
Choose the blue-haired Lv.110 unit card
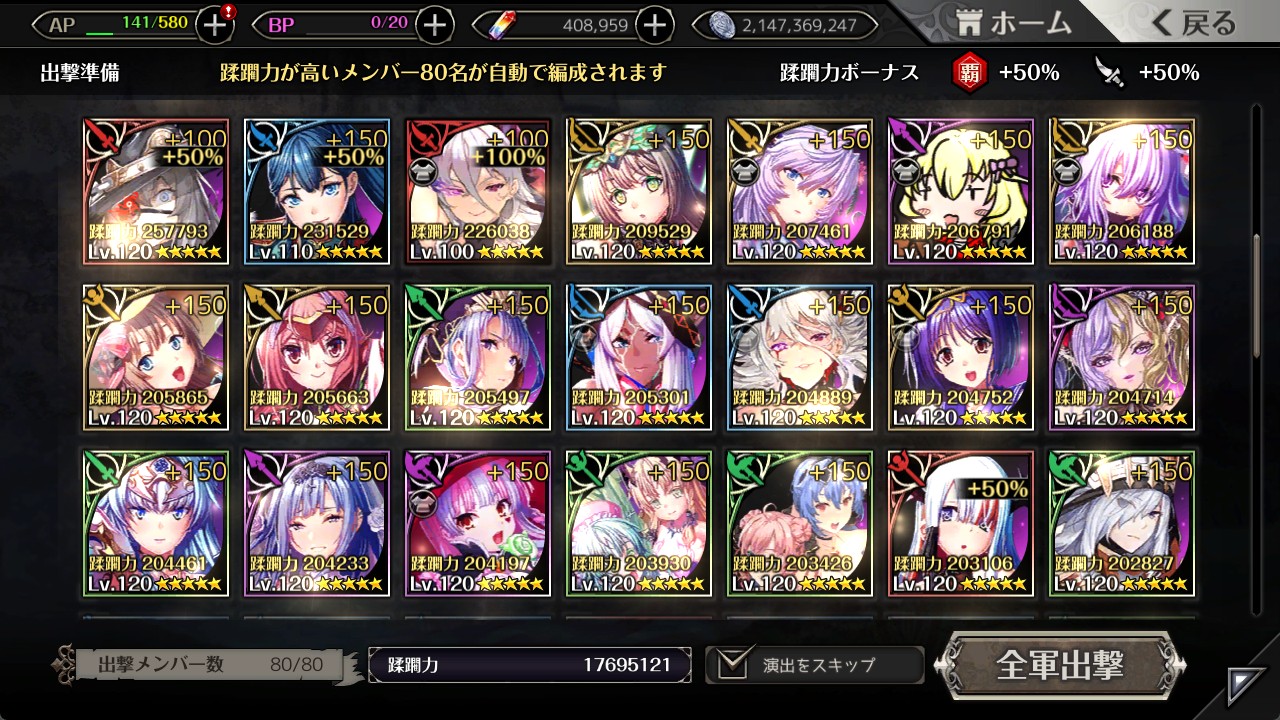tap(317, 192)
